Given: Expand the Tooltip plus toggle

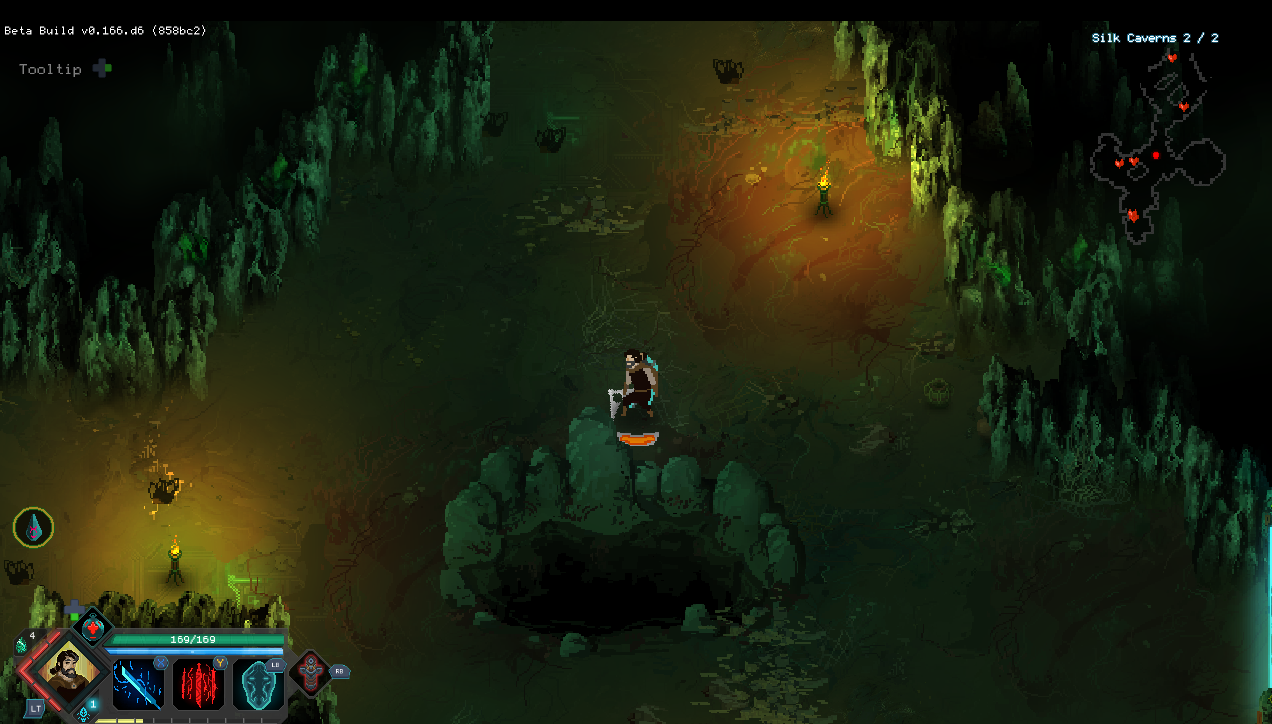Looking at the screenshot, I should pyautogui.click(x=102, y=69).
